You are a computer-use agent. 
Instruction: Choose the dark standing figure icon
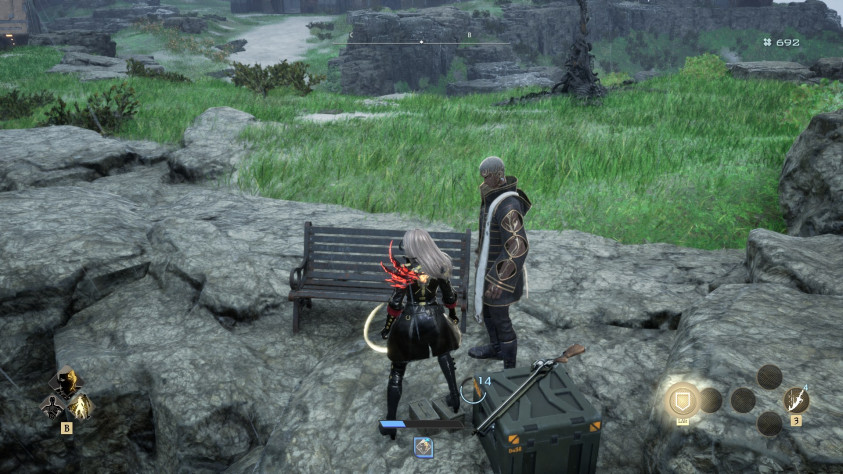click(52, 407)
